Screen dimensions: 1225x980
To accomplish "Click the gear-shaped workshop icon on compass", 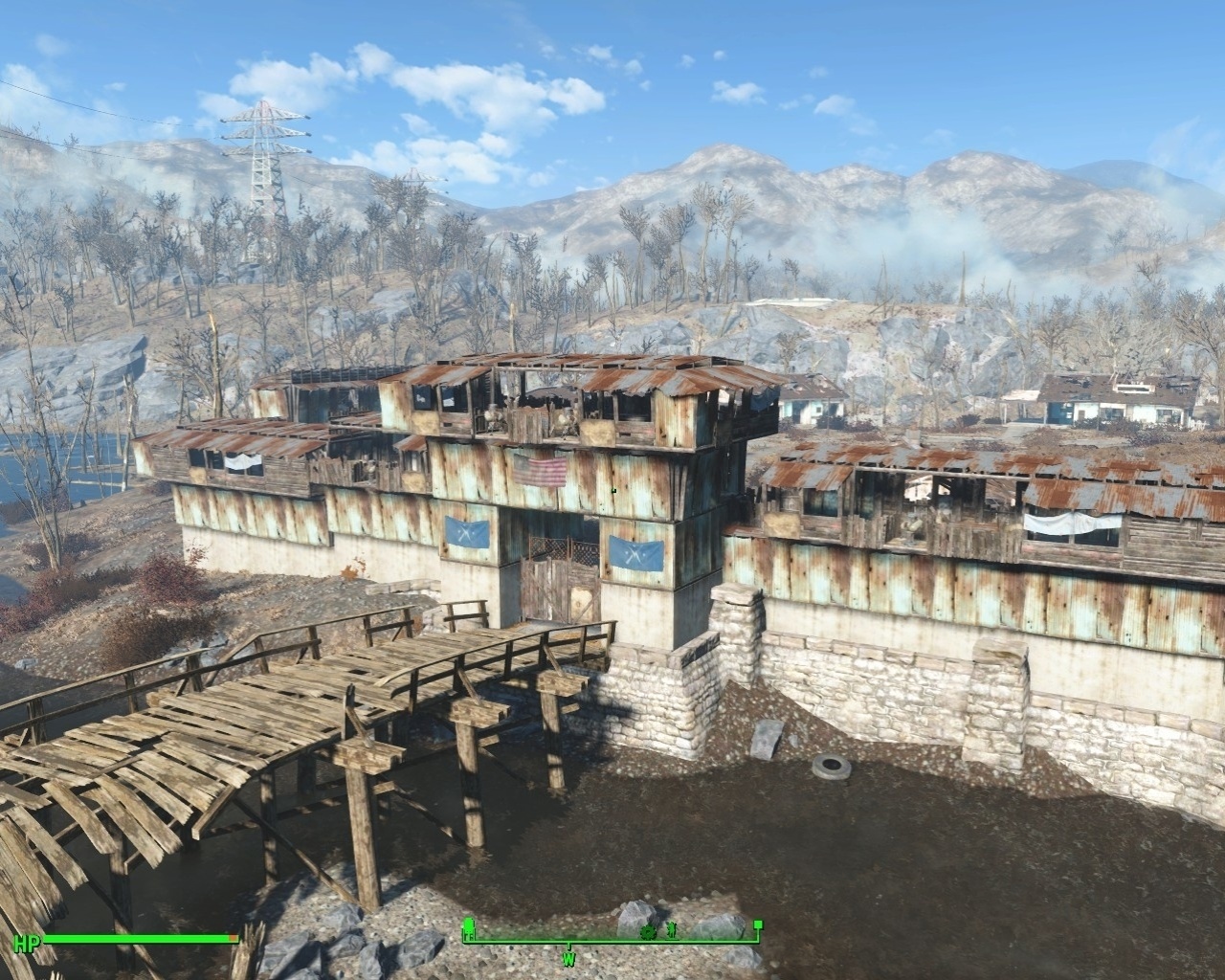I will pyautogui.click(x=648, y=932).
